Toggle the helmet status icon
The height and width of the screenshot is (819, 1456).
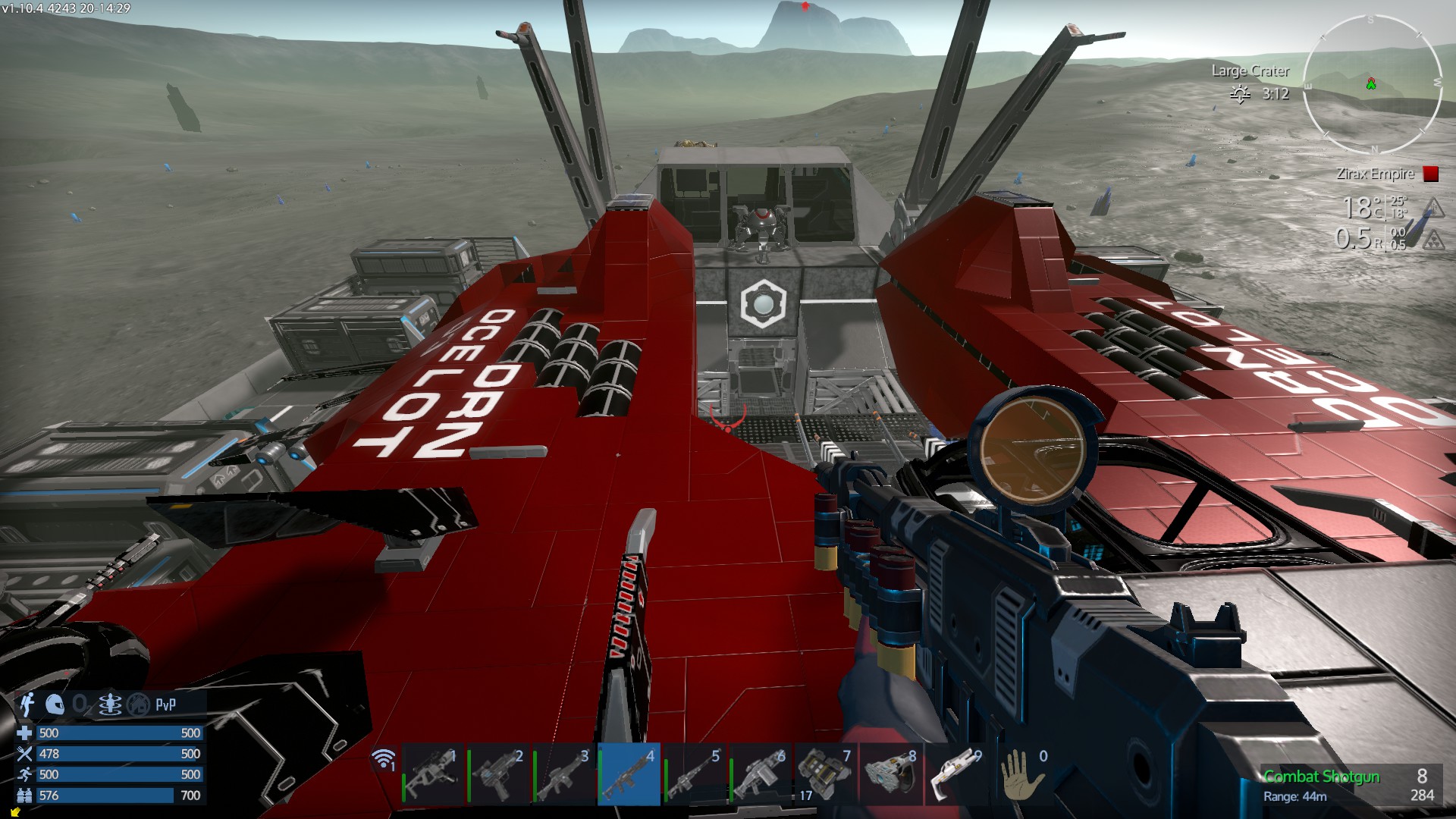54,704
